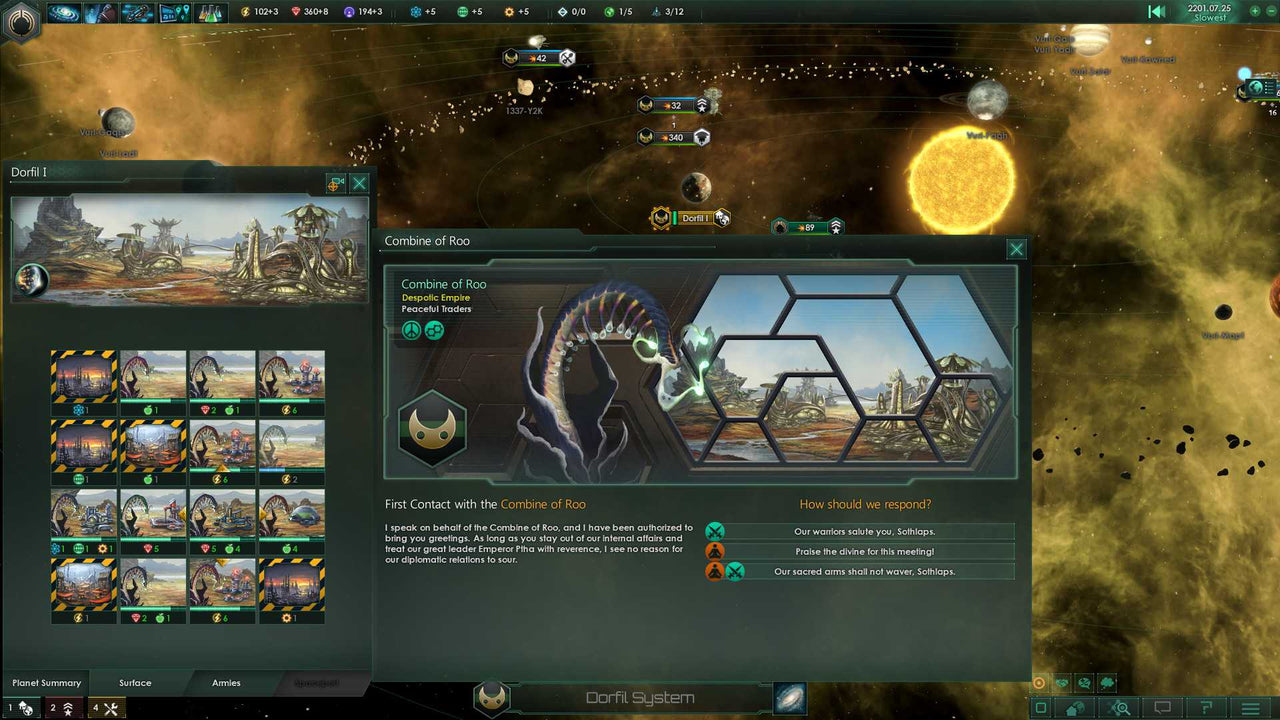Click the galaxy search icon in bottom-right toolbar
This screenshot has width=1280, height=720.
[x=1120, y=707]
